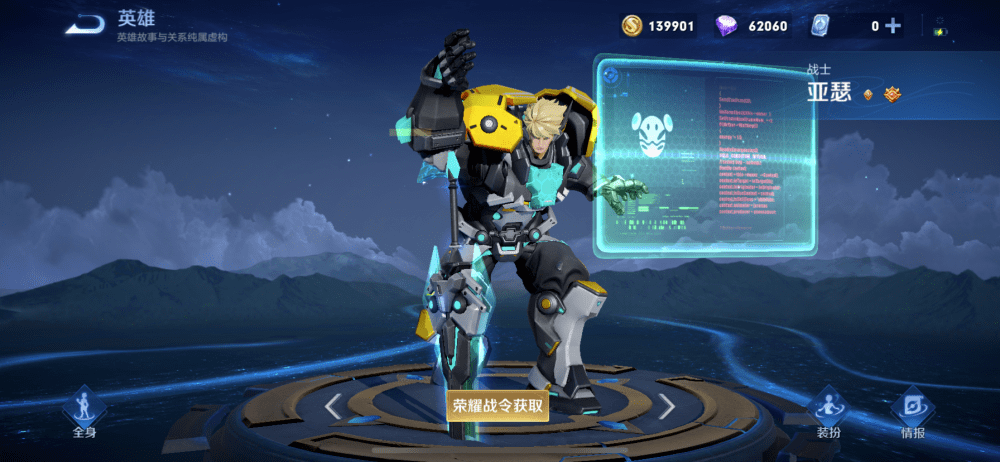Show the previous skin with left arrow
The width and height of the screenshot is (1000, 462).
[334, 406]
